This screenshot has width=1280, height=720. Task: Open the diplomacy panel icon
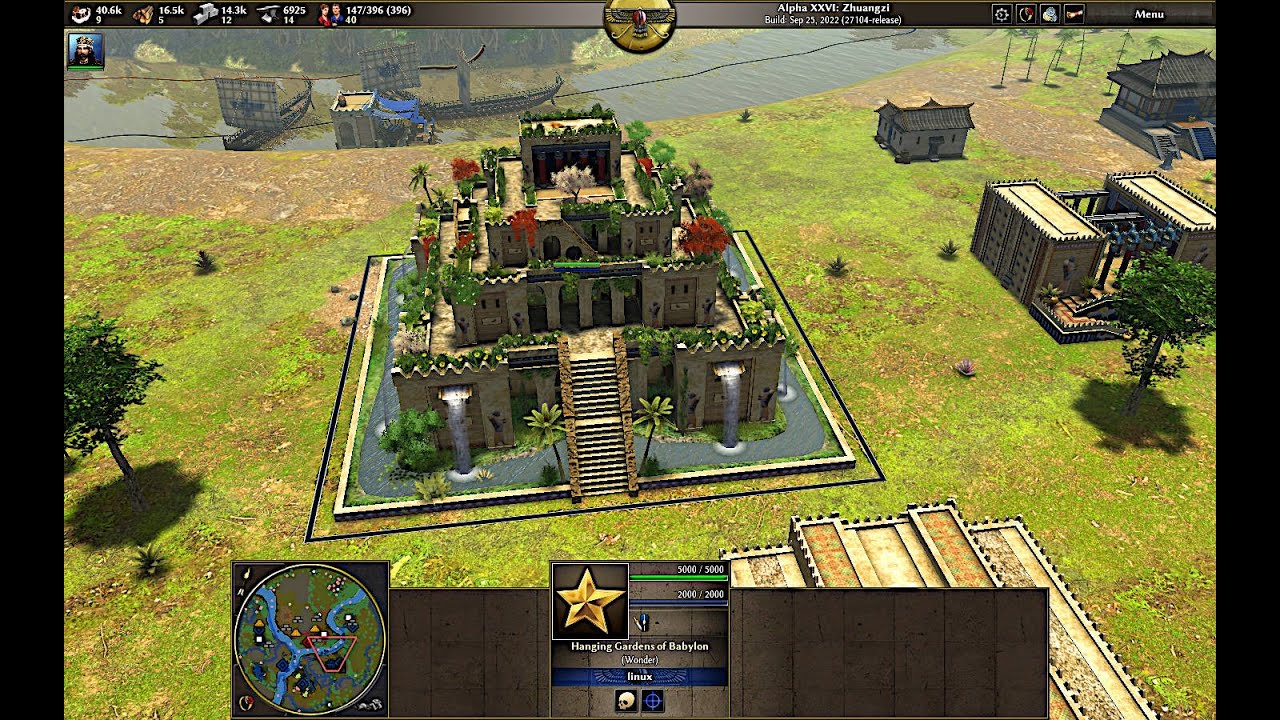[x=1026, y=14]
